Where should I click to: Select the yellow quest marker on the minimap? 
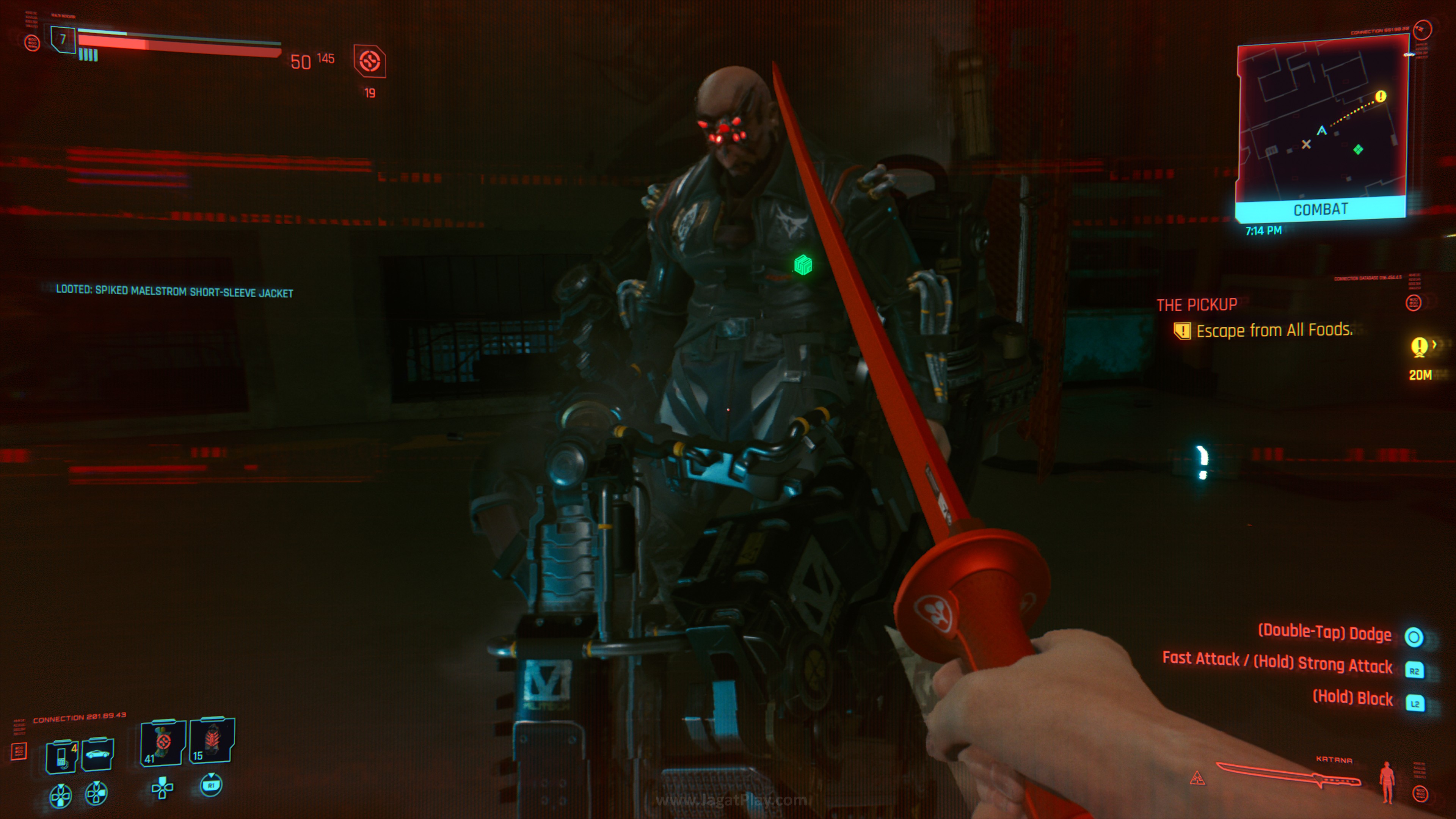(x=1380, y=96)
